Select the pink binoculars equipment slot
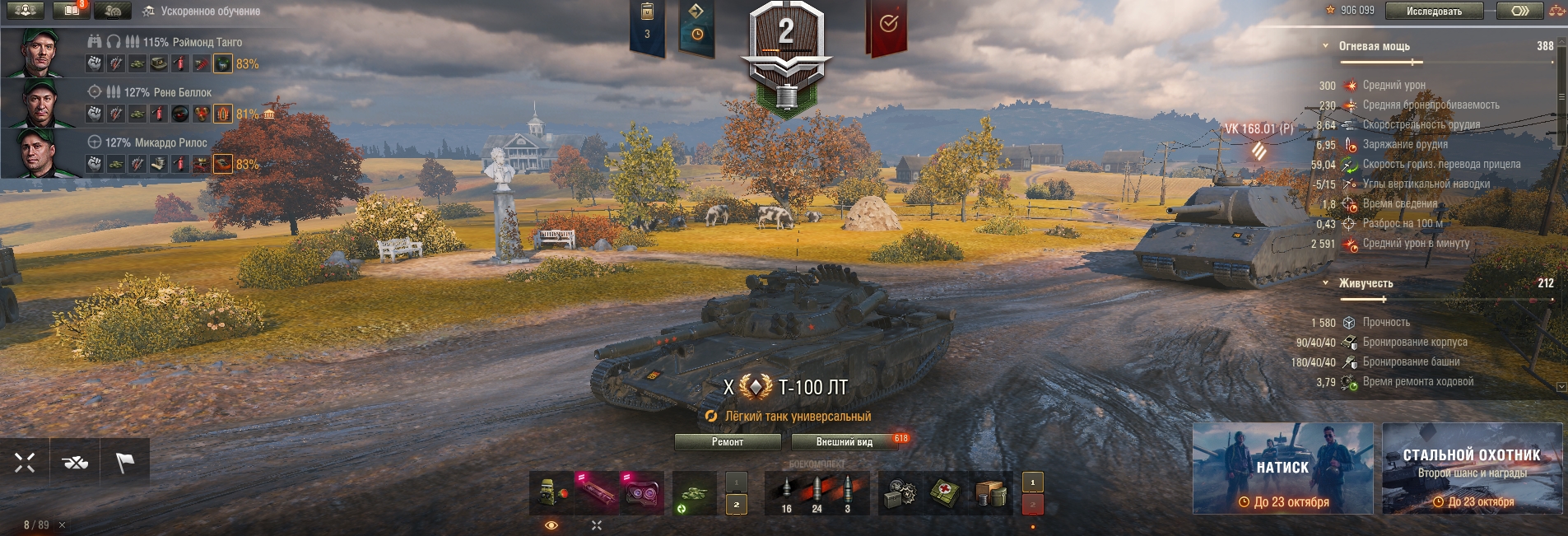 pos(642,493)
